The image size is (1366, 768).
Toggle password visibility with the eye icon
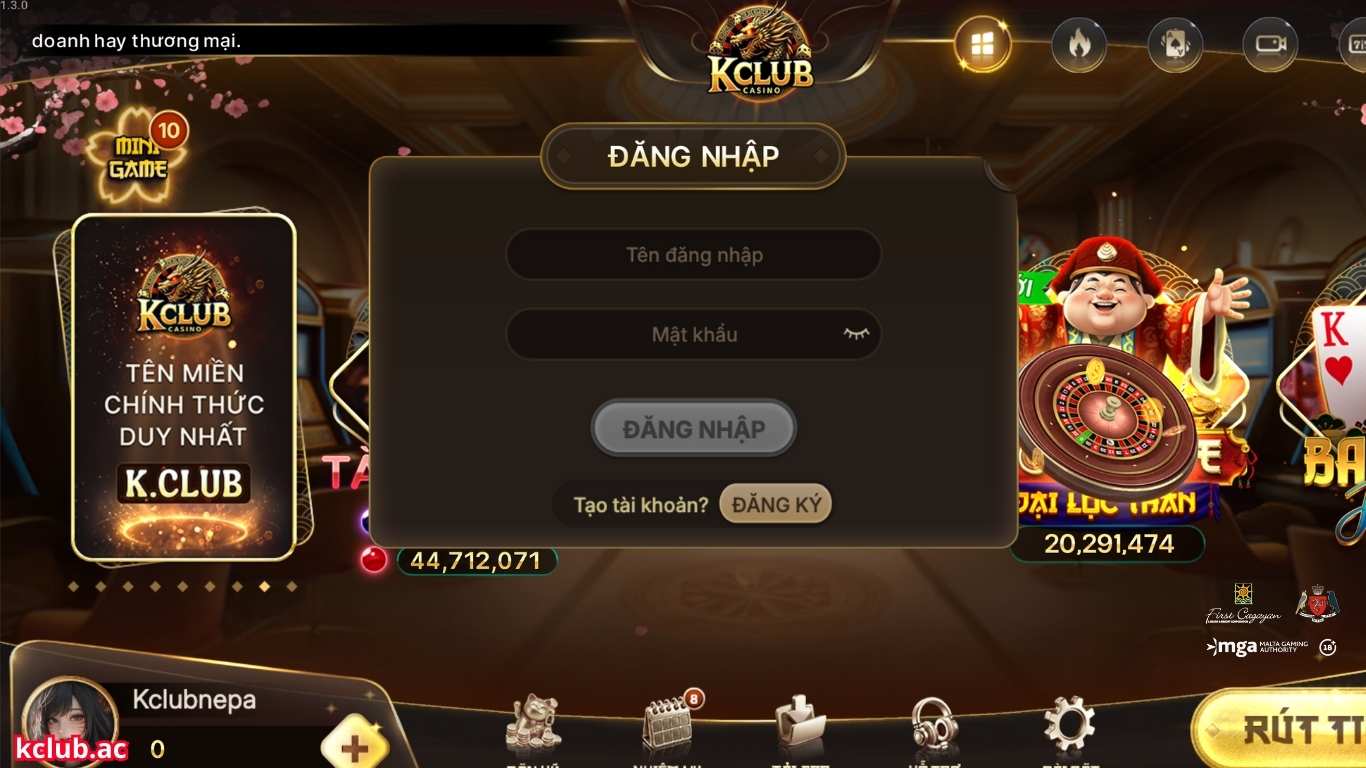(x=853, y=335)
